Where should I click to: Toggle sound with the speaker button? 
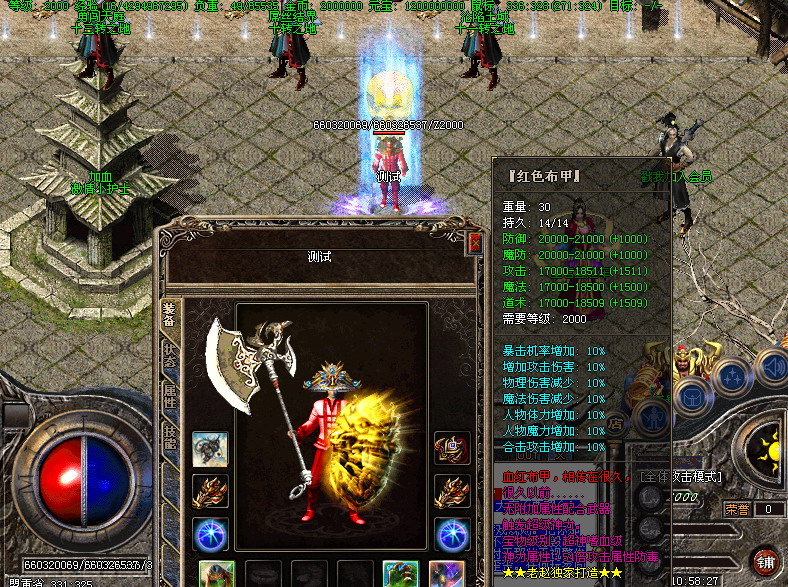(x=771, y=367)
